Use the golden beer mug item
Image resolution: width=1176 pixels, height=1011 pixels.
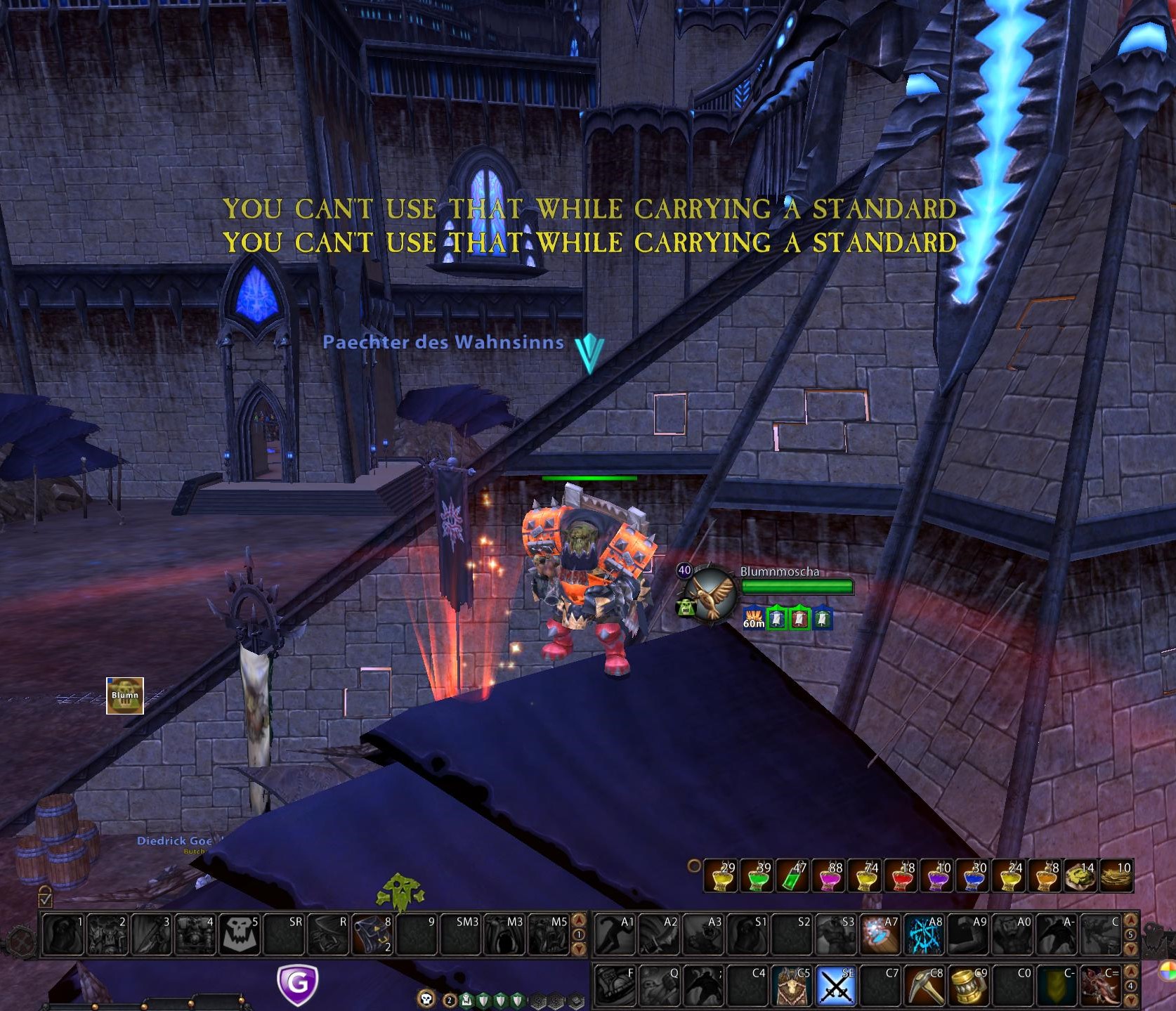(x=967, y=985)
